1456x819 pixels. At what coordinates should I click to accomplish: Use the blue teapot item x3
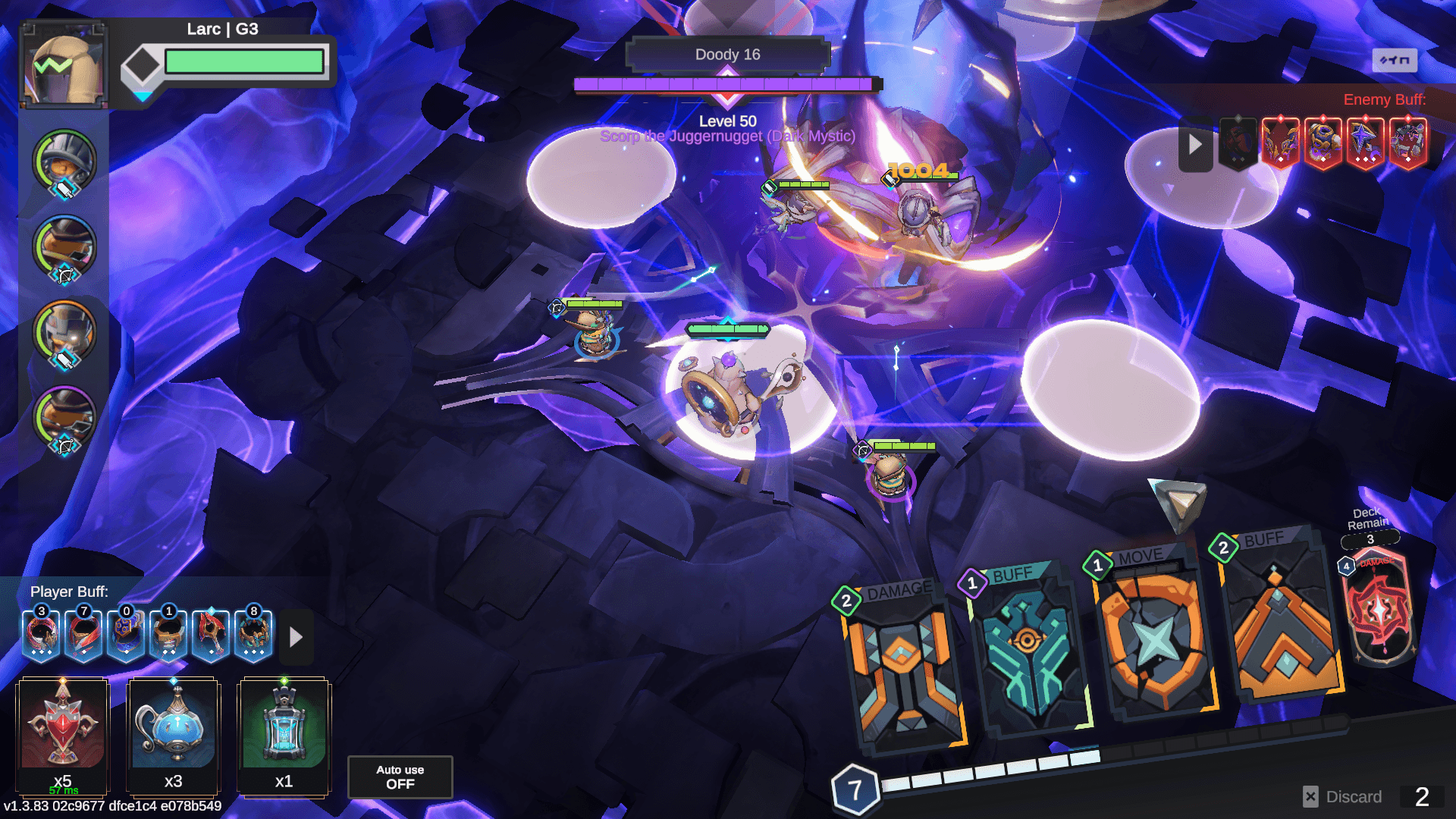[174, 728]
